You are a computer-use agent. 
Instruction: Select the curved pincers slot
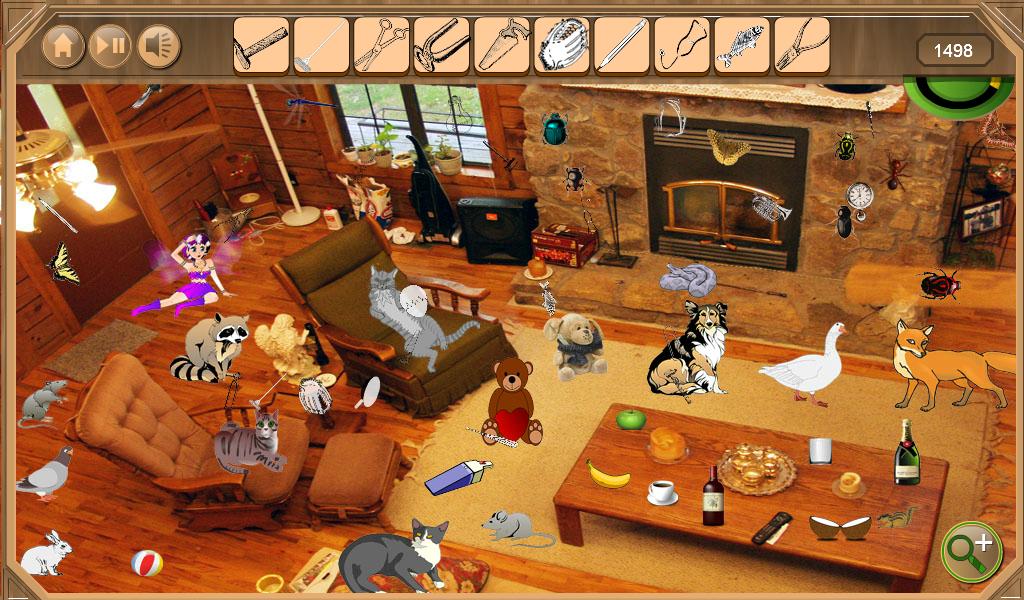(441, 46)
